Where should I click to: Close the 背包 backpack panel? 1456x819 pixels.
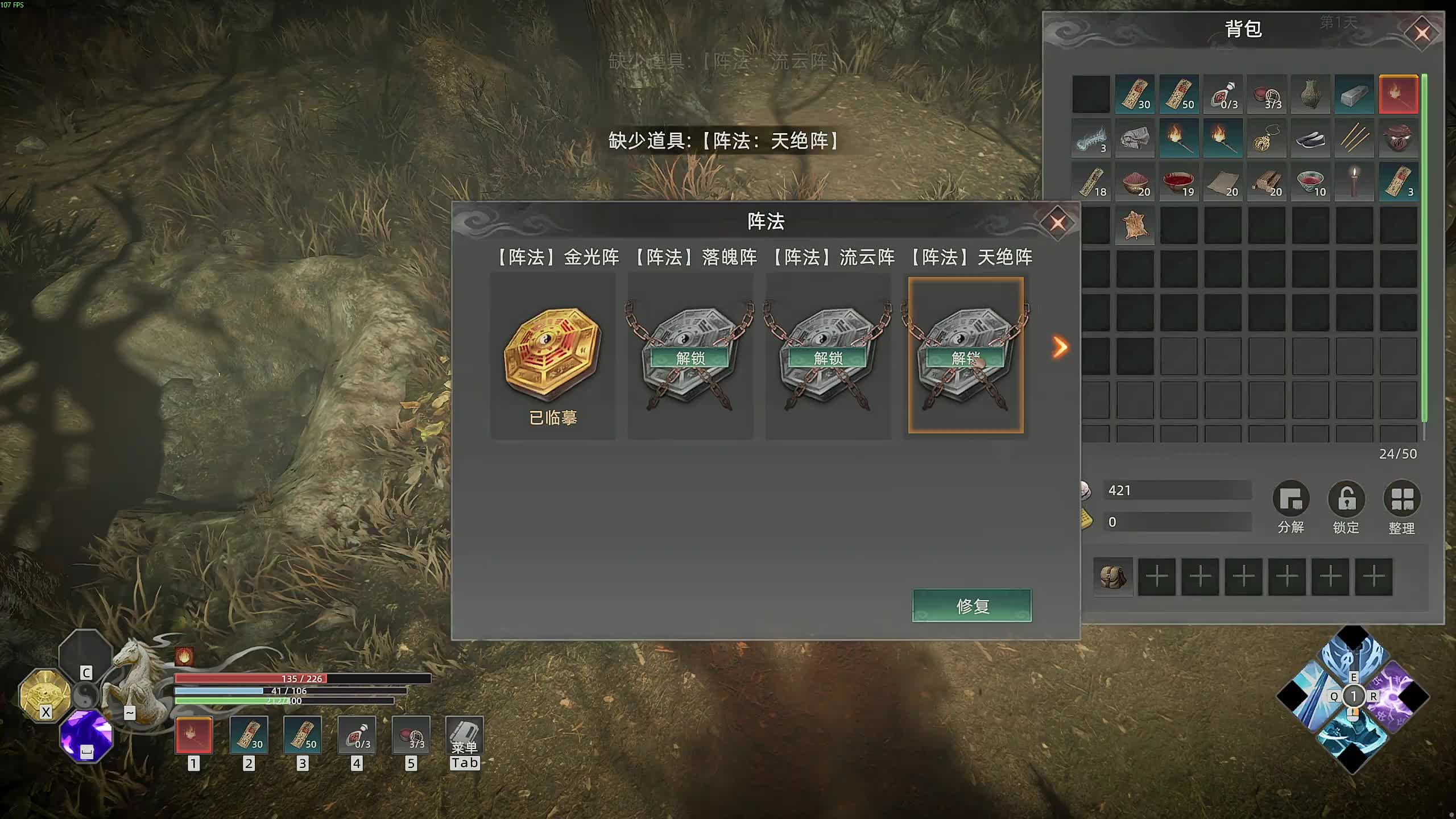tap(1422, 34)
